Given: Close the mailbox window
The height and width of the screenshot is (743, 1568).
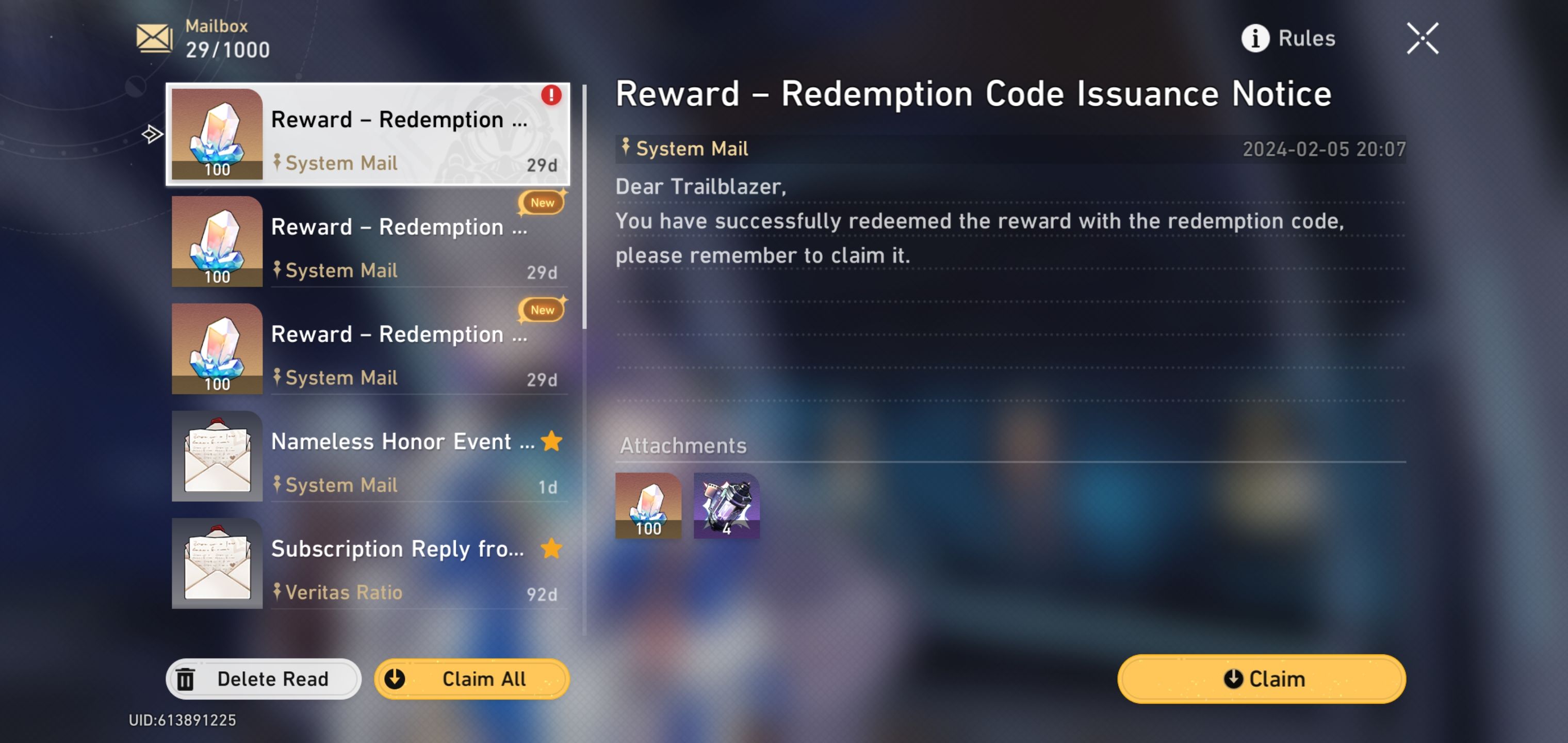Looking at the screenshot, I should click(x=1422, y=38).
